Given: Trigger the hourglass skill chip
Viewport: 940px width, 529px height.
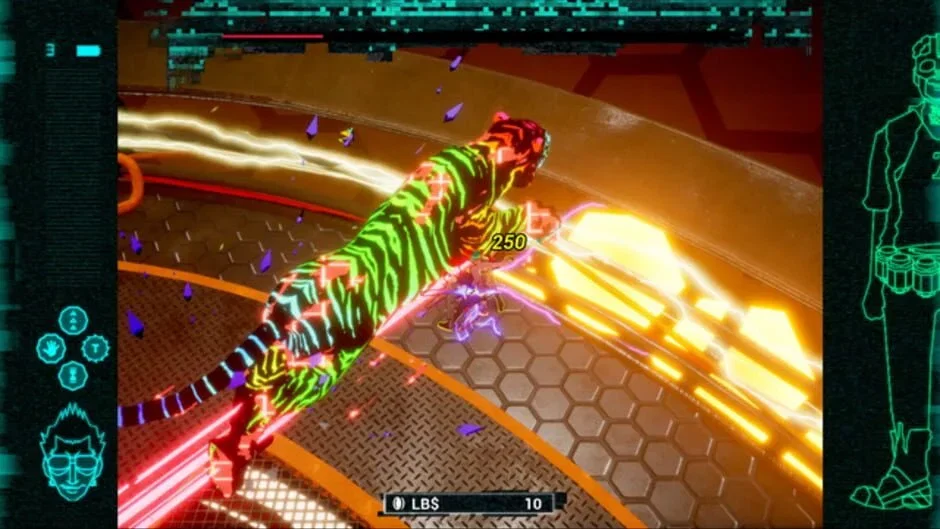Looking at the screenshot, I should [73, 375].
